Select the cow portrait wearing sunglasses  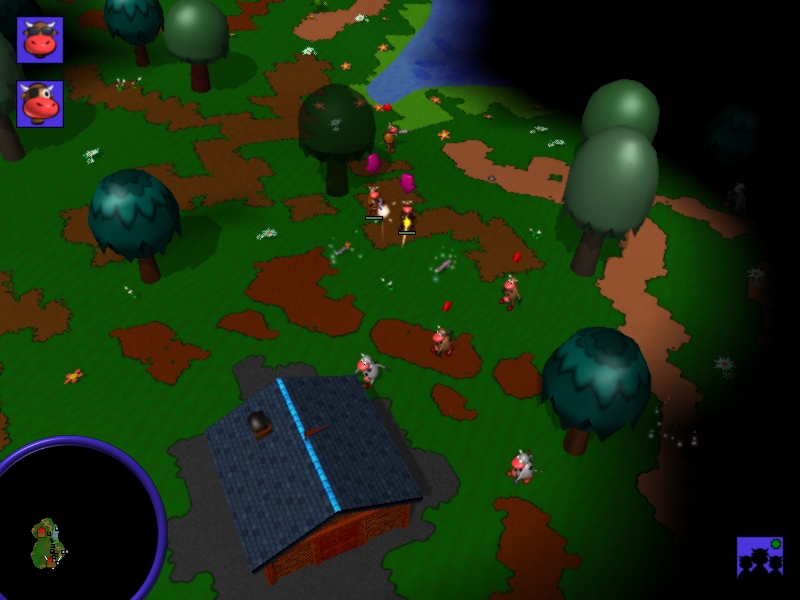(x=40, y=40)
